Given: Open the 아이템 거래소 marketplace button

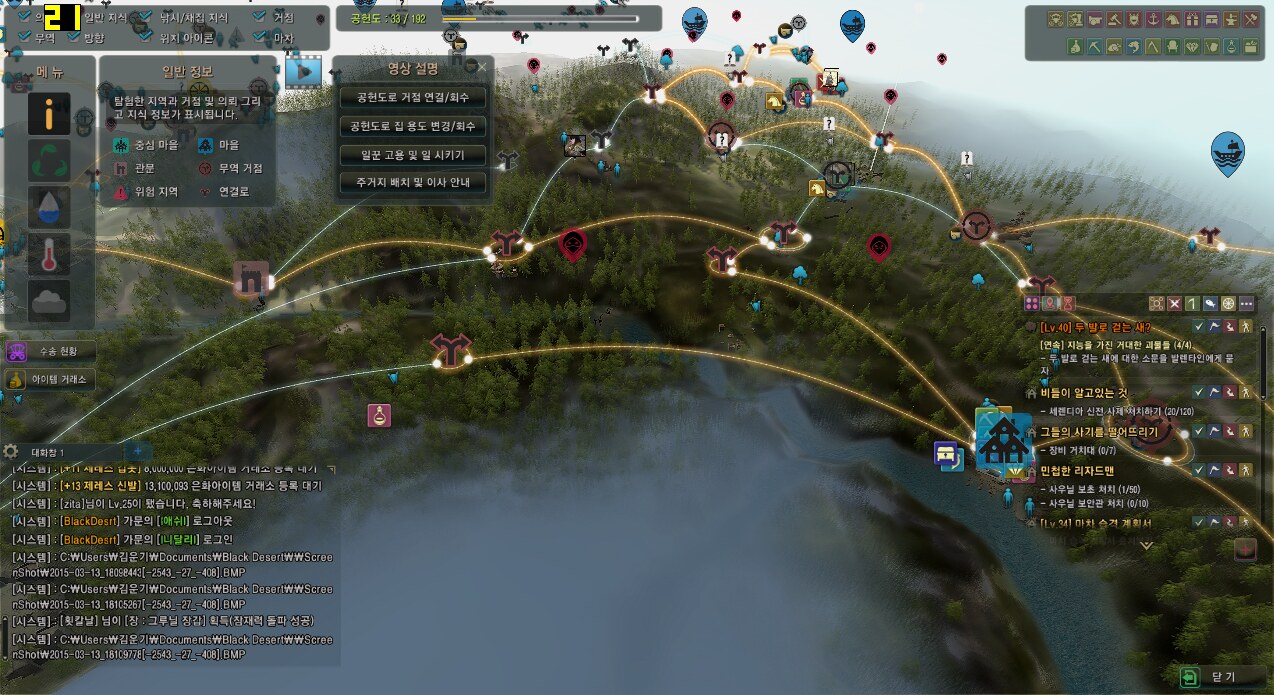Looking at the screenshot, I should pos(50,379).
